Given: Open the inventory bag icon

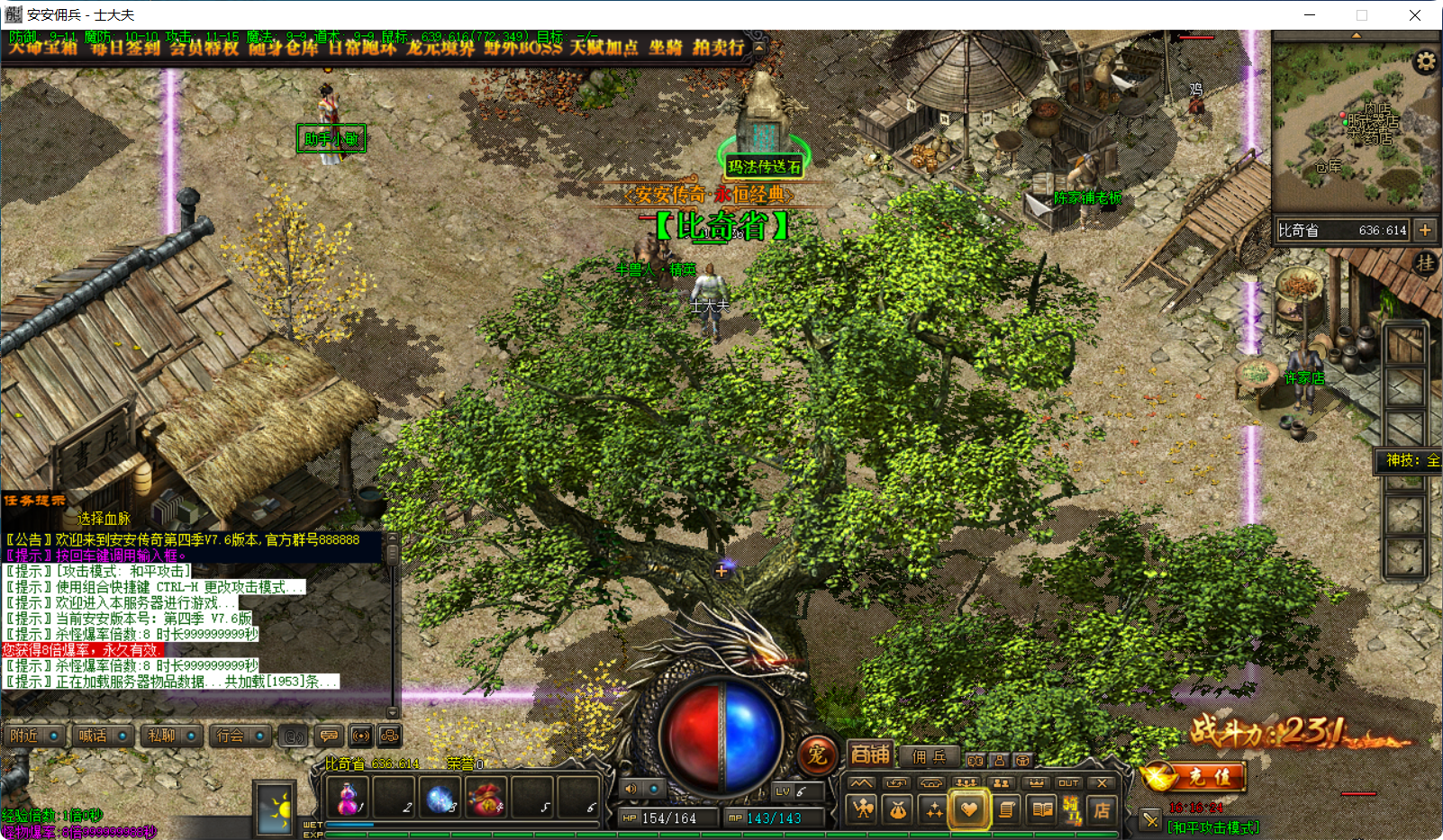Looking at the screenshot, I should coord(898,811).
